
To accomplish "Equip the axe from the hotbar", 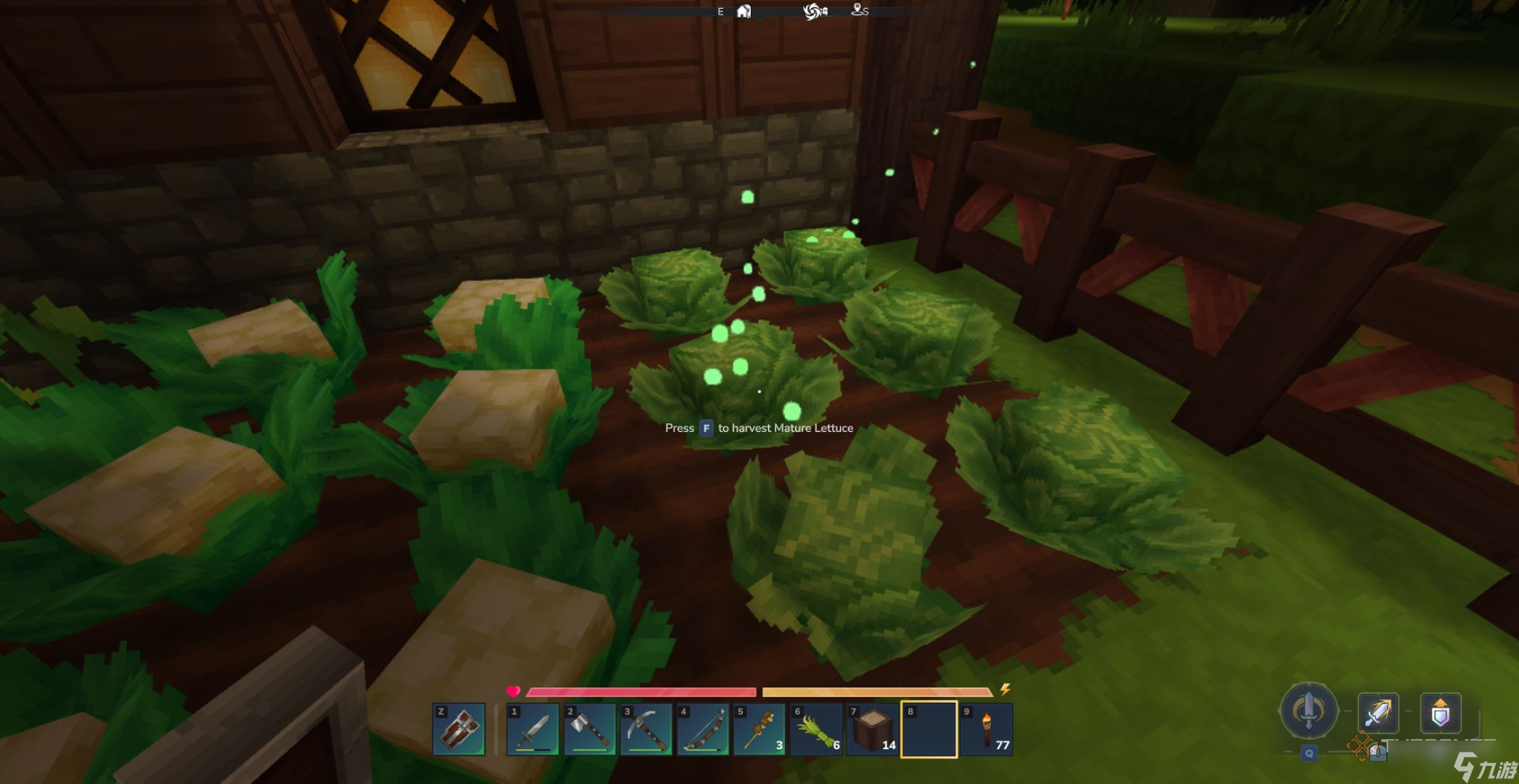I will click(x=589, y=730).
